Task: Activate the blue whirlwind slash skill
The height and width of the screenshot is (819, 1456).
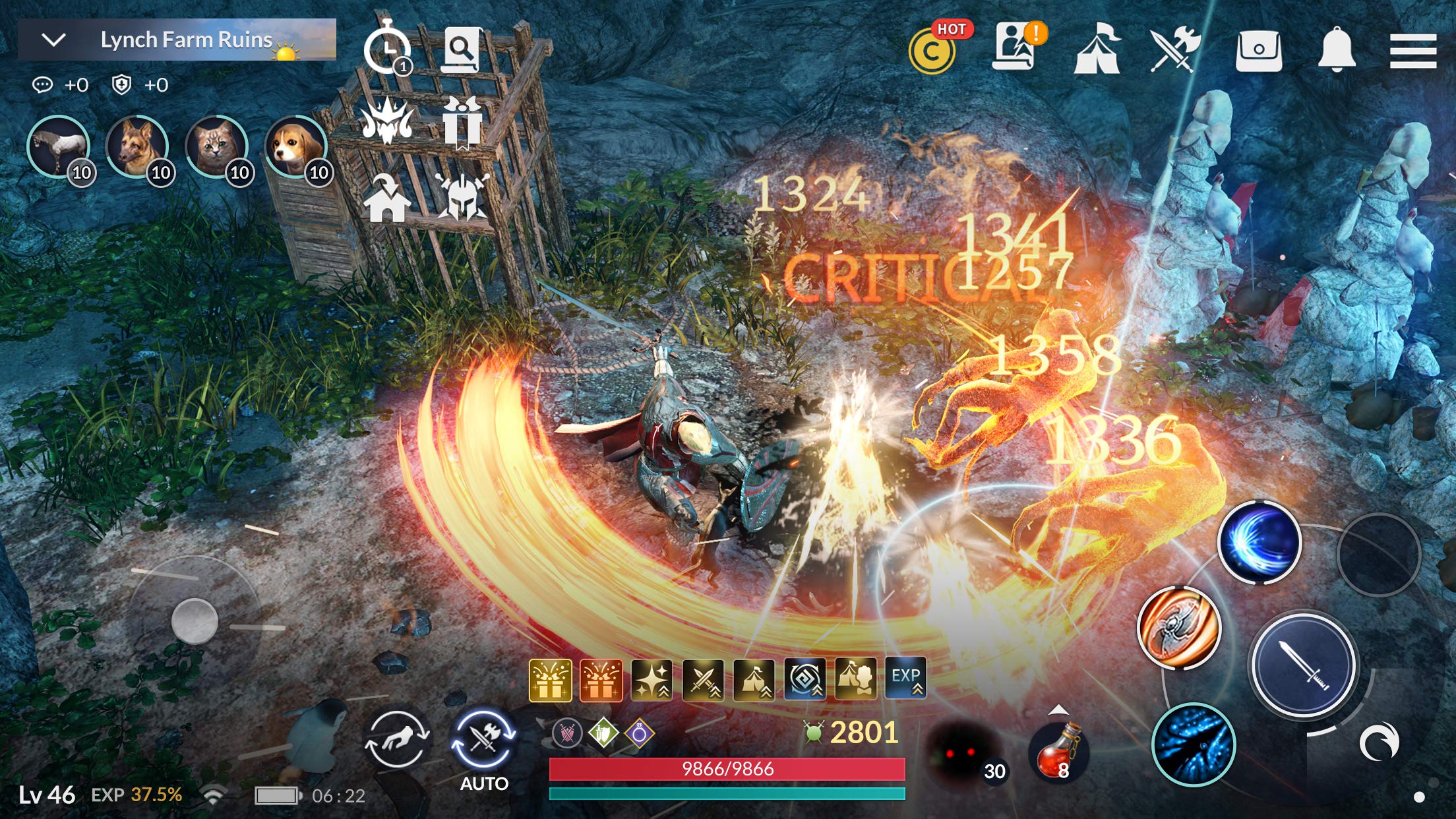Action: click(1258, 542)
